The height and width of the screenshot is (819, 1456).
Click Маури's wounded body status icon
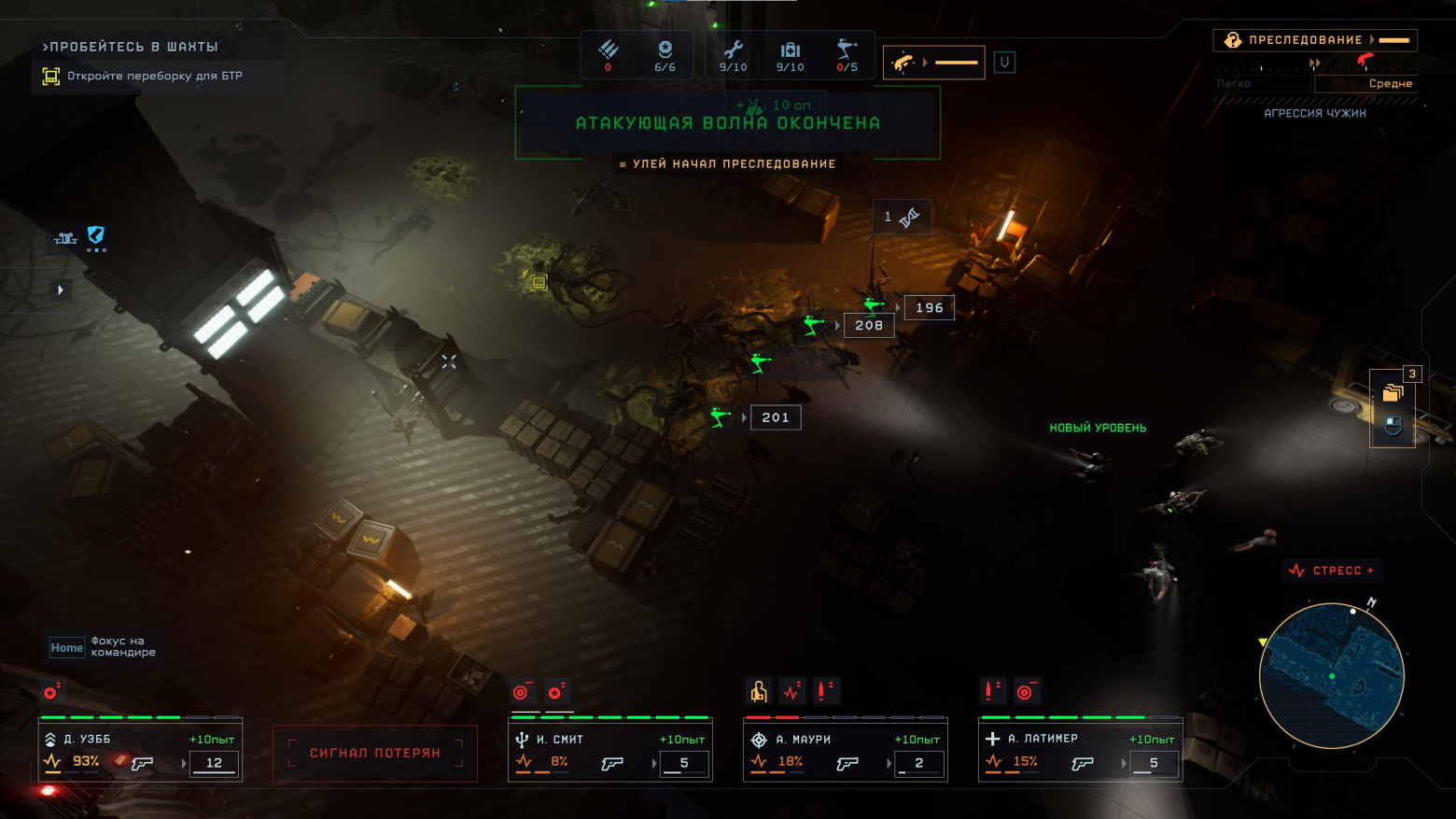pyautogui.click(x=759, y=692)
